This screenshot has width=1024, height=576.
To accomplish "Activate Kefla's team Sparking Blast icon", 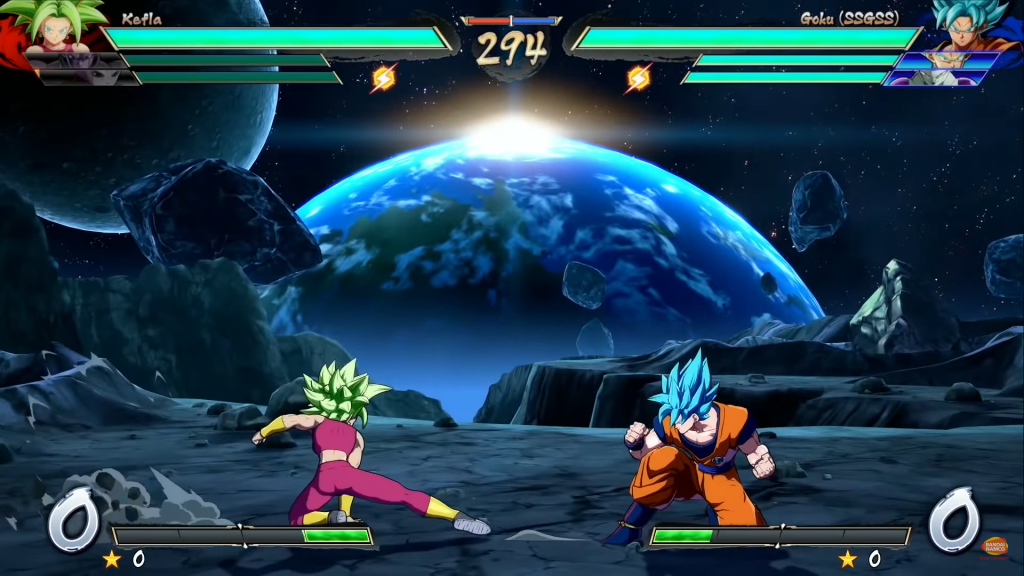I will click(x=384, y=77).
